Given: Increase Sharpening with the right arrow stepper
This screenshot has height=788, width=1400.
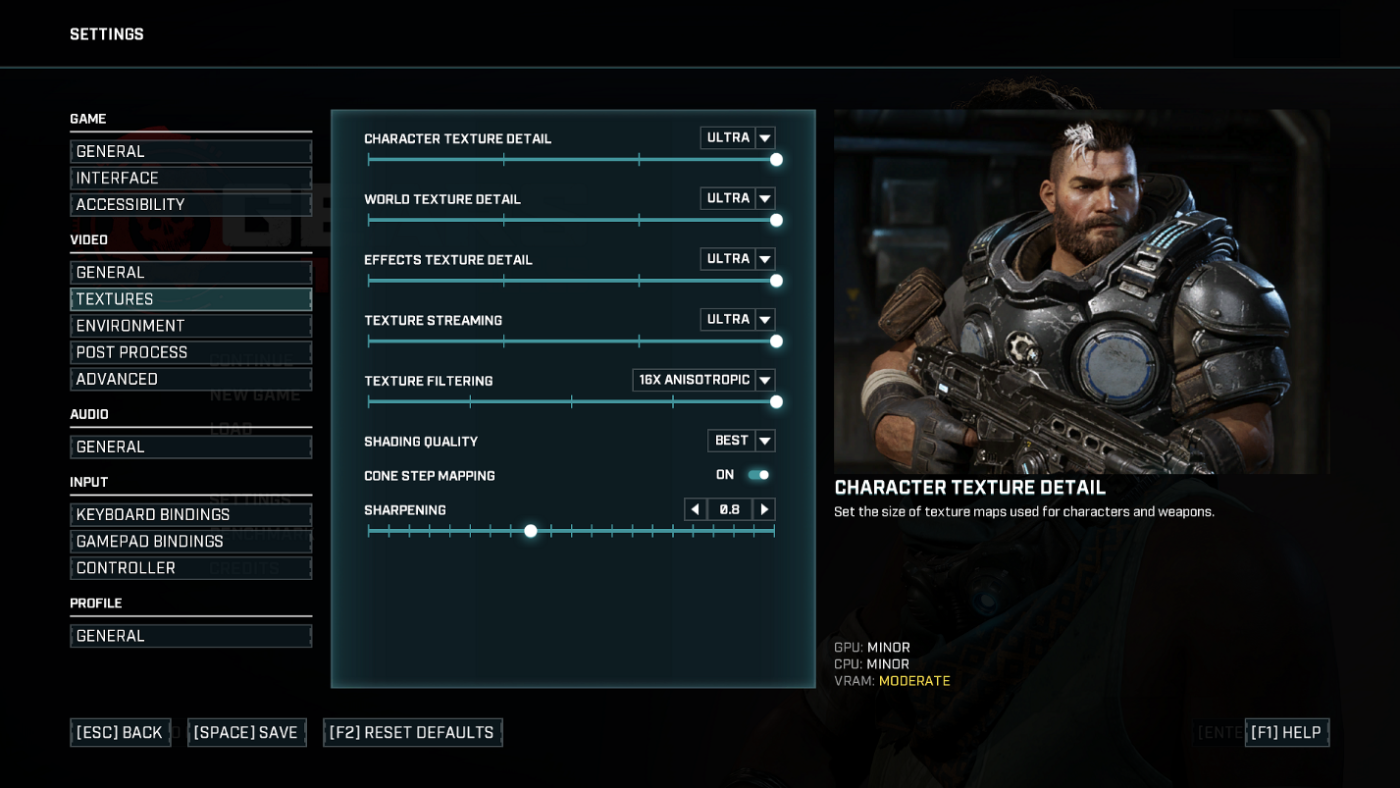Looking at the screenshot, I should pyautogui.click(x=763, y=509).
